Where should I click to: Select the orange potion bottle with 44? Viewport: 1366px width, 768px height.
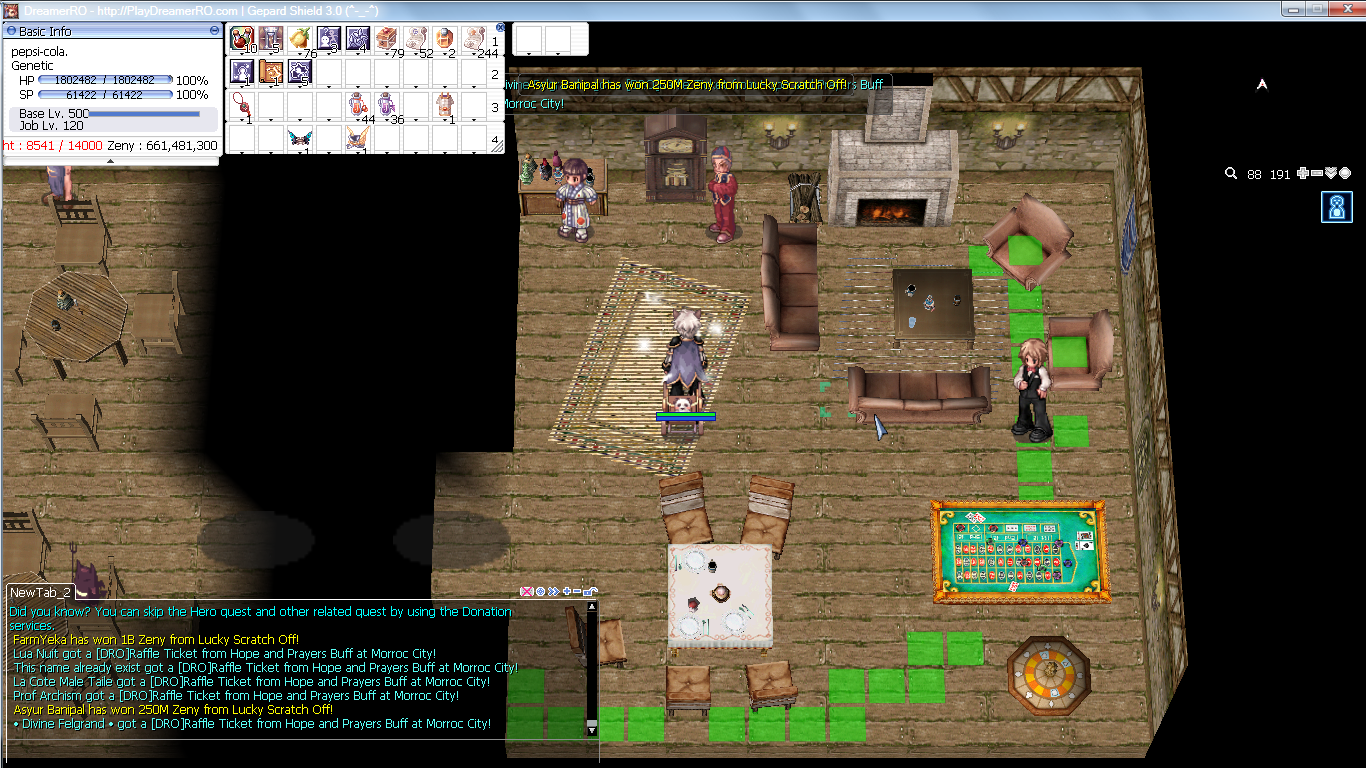(x=357, y=105)
